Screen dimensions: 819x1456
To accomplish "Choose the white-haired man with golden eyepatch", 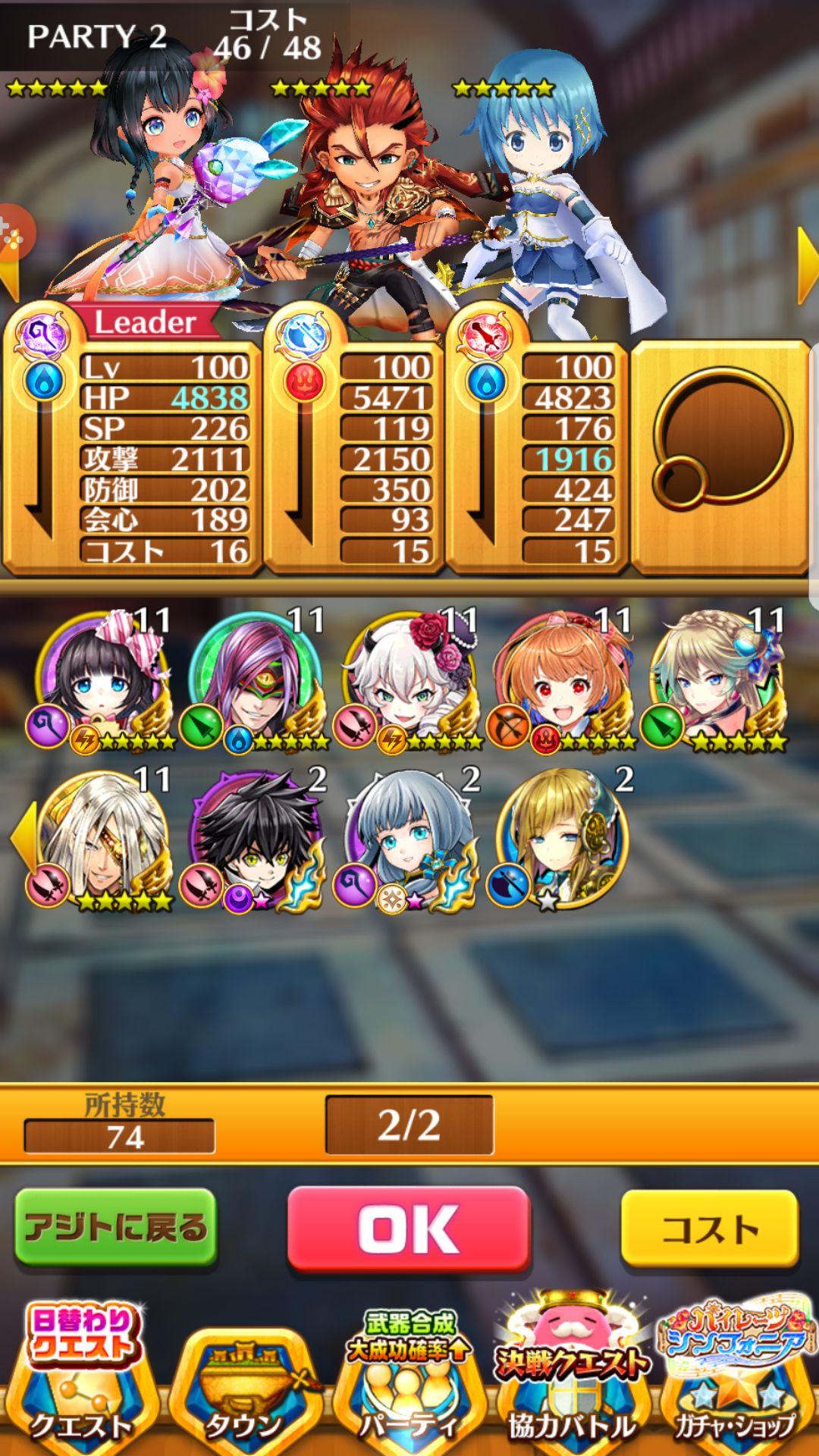I will click(102, 838).
